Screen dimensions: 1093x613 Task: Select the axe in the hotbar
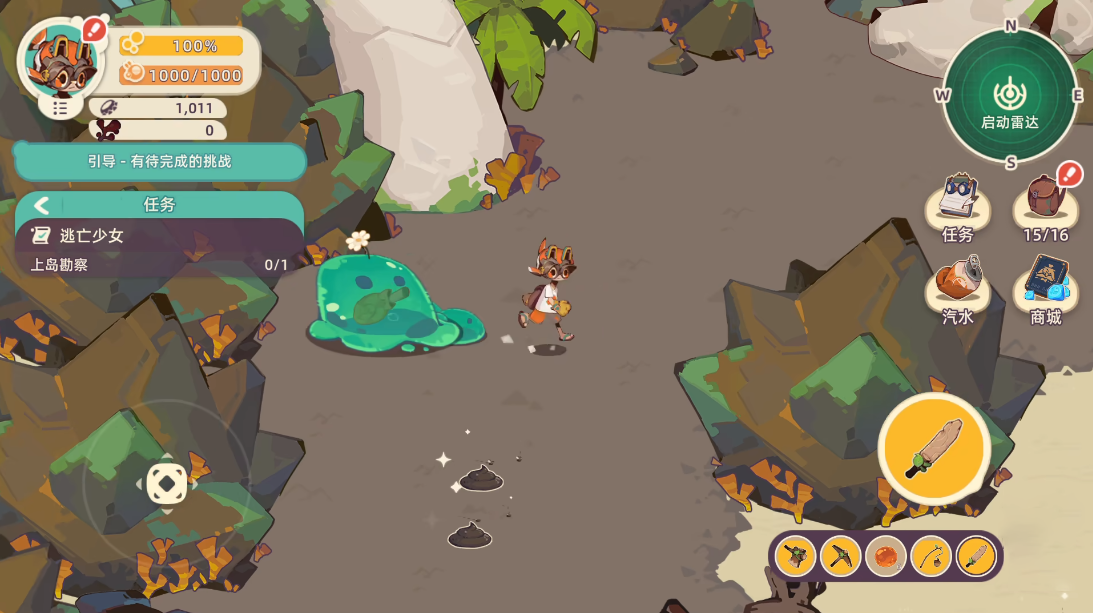point(795,556)
